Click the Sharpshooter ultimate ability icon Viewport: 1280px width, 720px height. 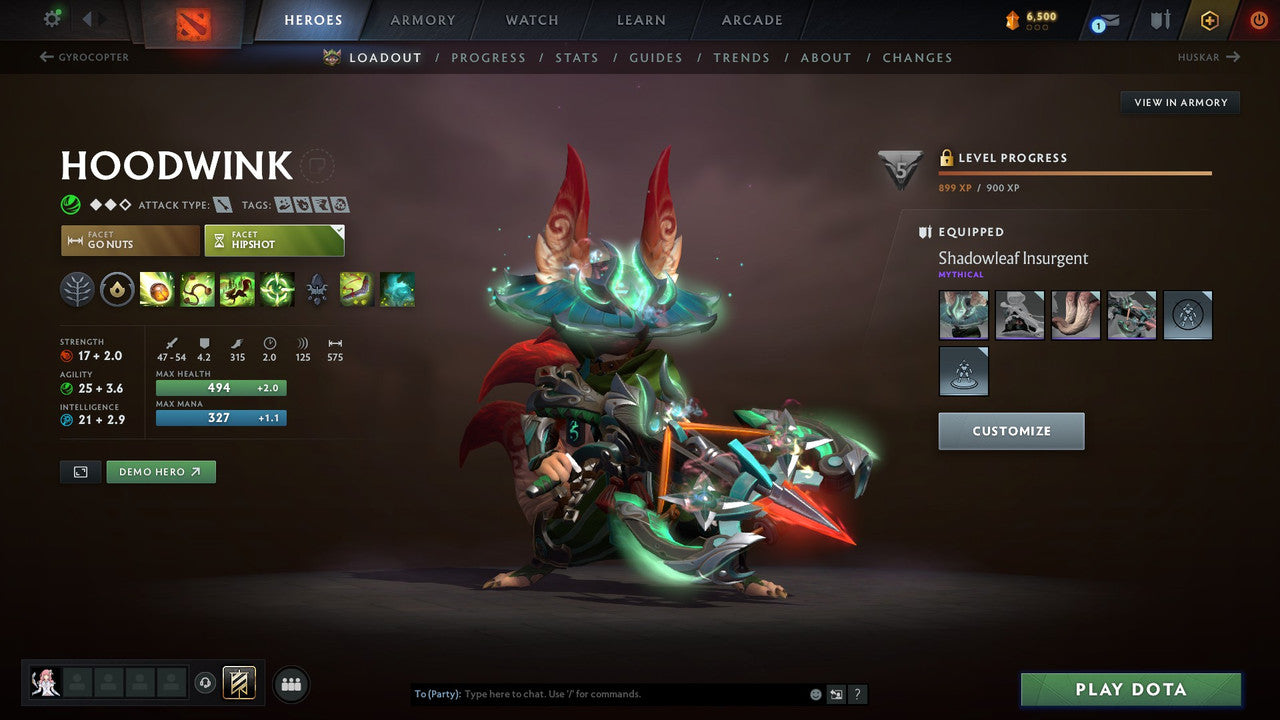pyautogui.click(x=277, y=289)
